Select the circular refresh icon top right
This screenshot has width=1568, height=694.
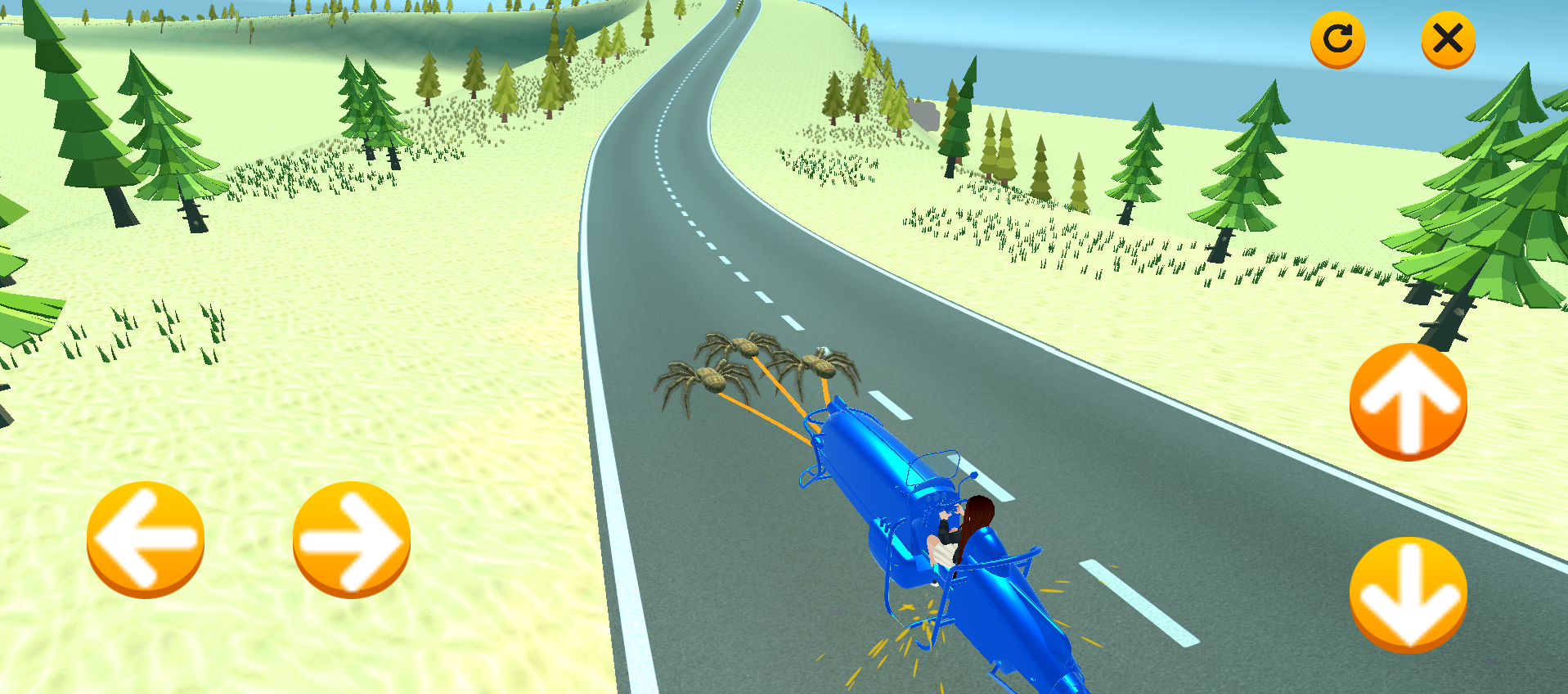pyautogui.click(x=1337, y=37)
